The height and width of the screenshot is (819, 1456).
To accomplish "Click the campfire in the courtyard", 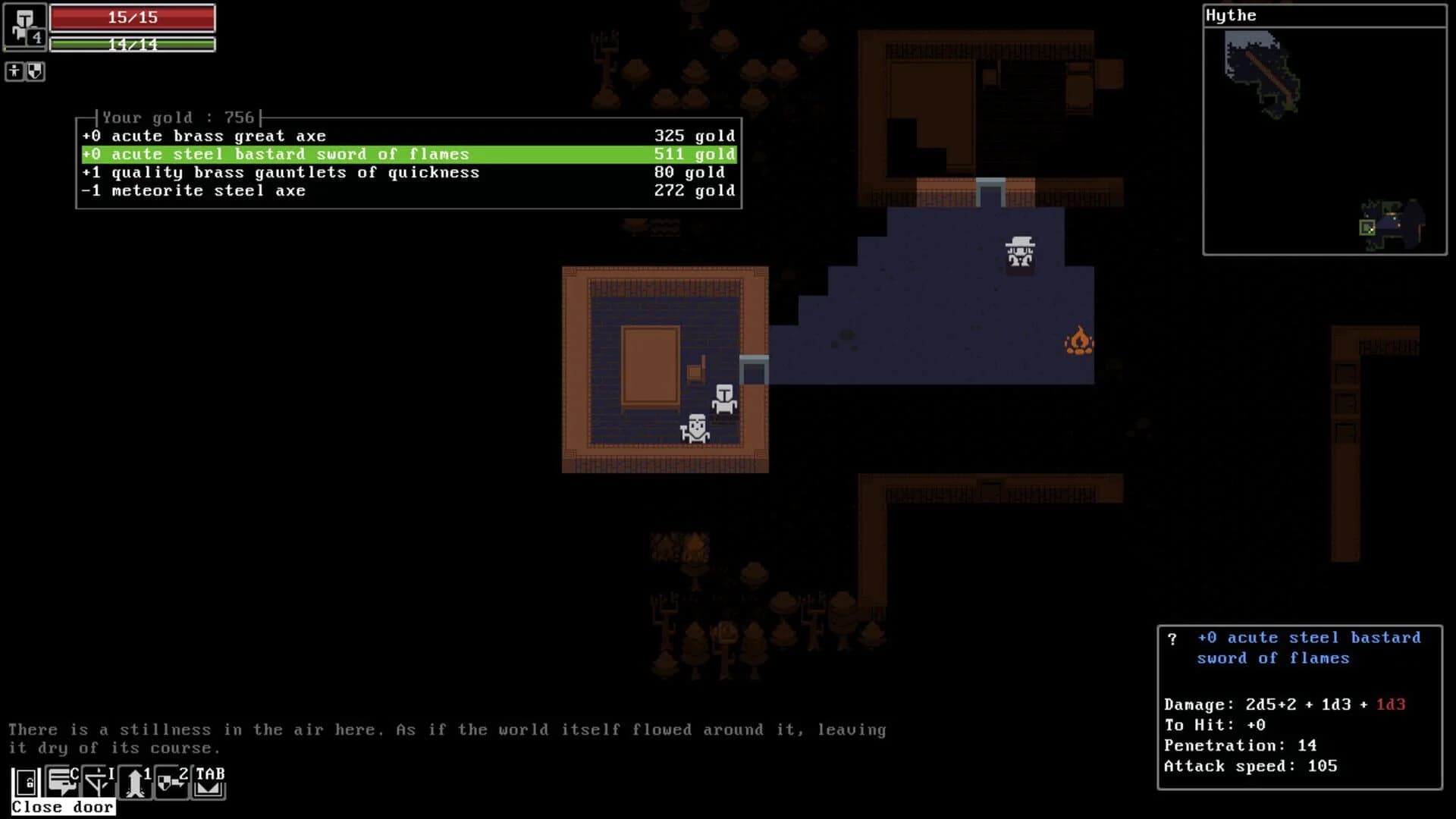I will pos(1078,341).
